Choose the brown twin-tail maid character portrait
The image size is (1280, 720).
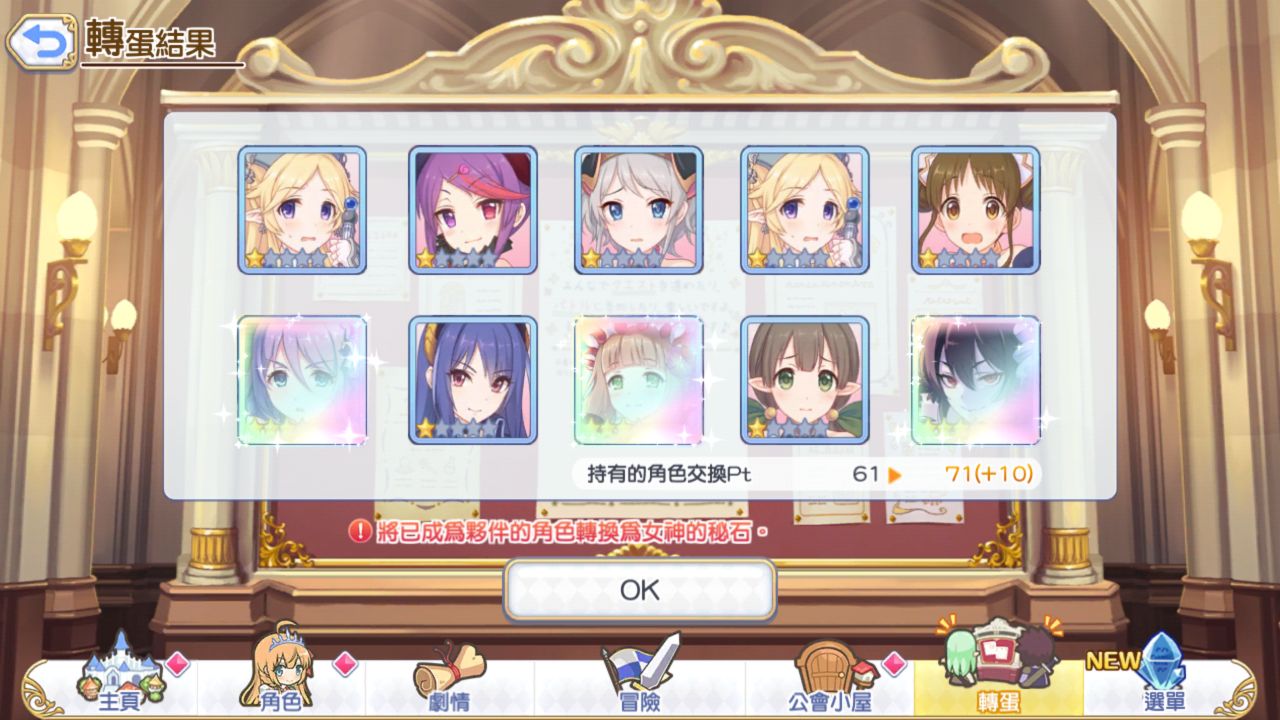pyautogui.click(x=976, y=210)
